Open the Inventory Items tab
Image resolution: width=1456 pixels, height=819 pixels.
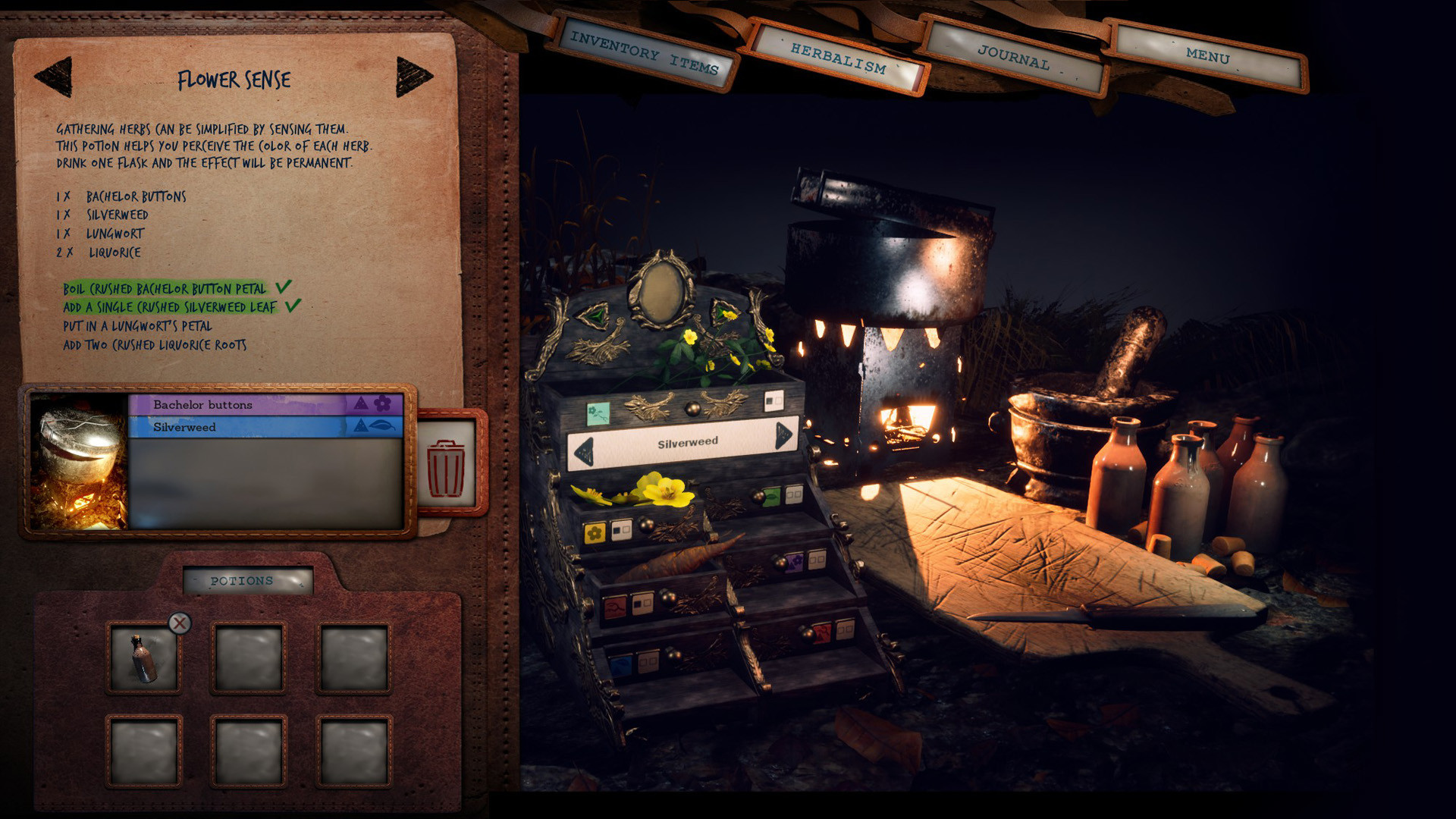click(644, 53)
